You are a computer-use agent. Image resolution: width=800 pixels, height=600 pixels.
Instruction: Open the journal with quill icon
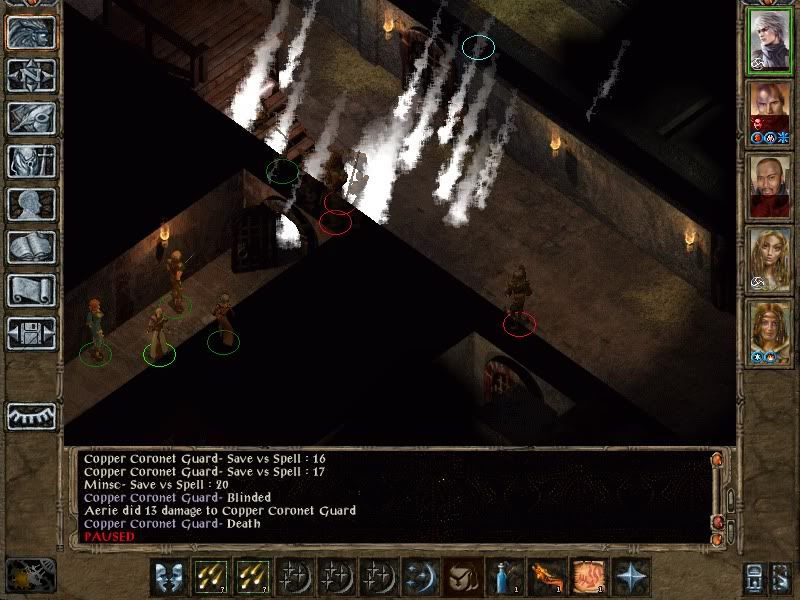point(31,118)
